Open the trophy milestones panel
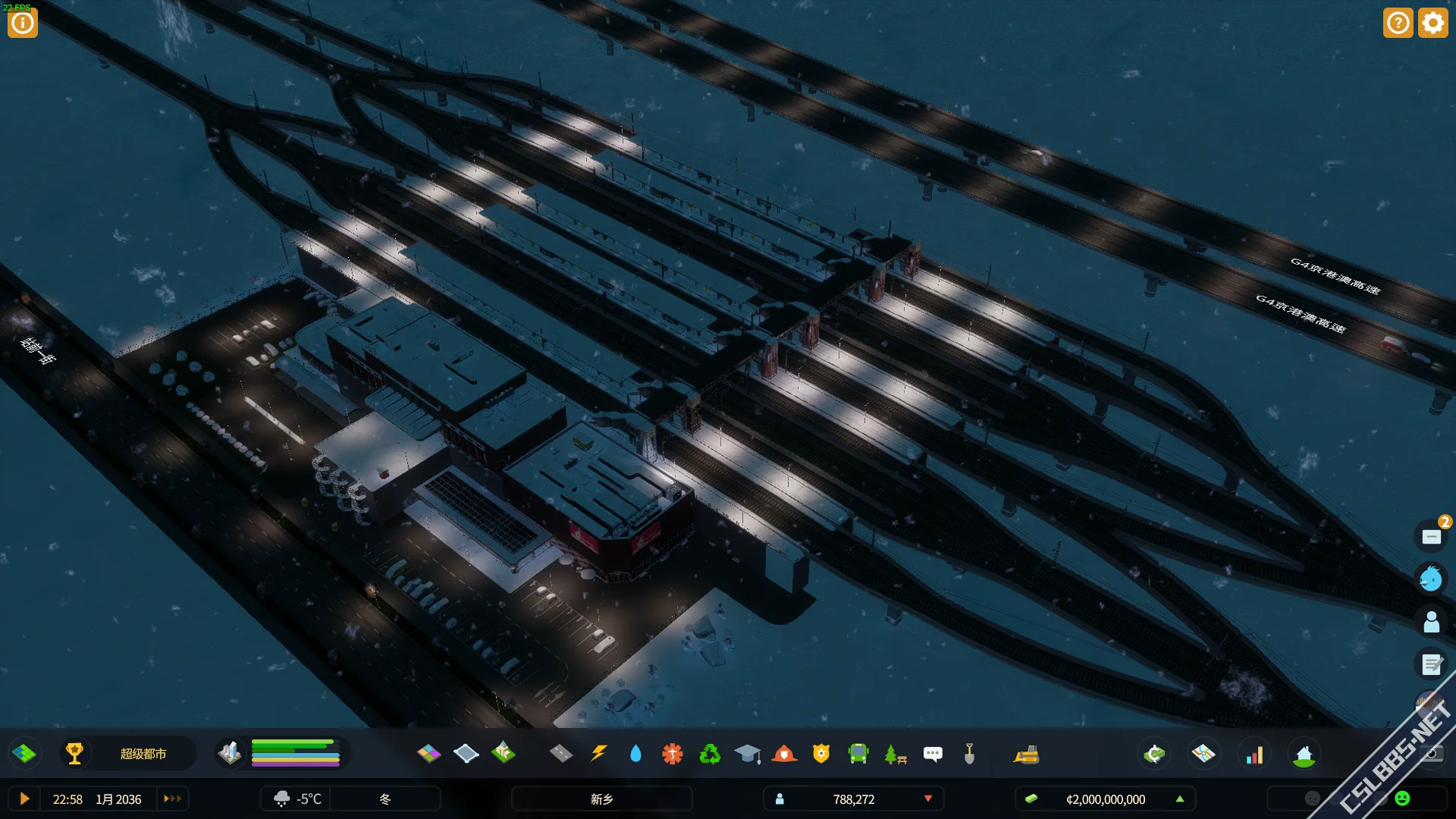The width and height of the screenshot is (1456, 819). click(x=74, y=754)
